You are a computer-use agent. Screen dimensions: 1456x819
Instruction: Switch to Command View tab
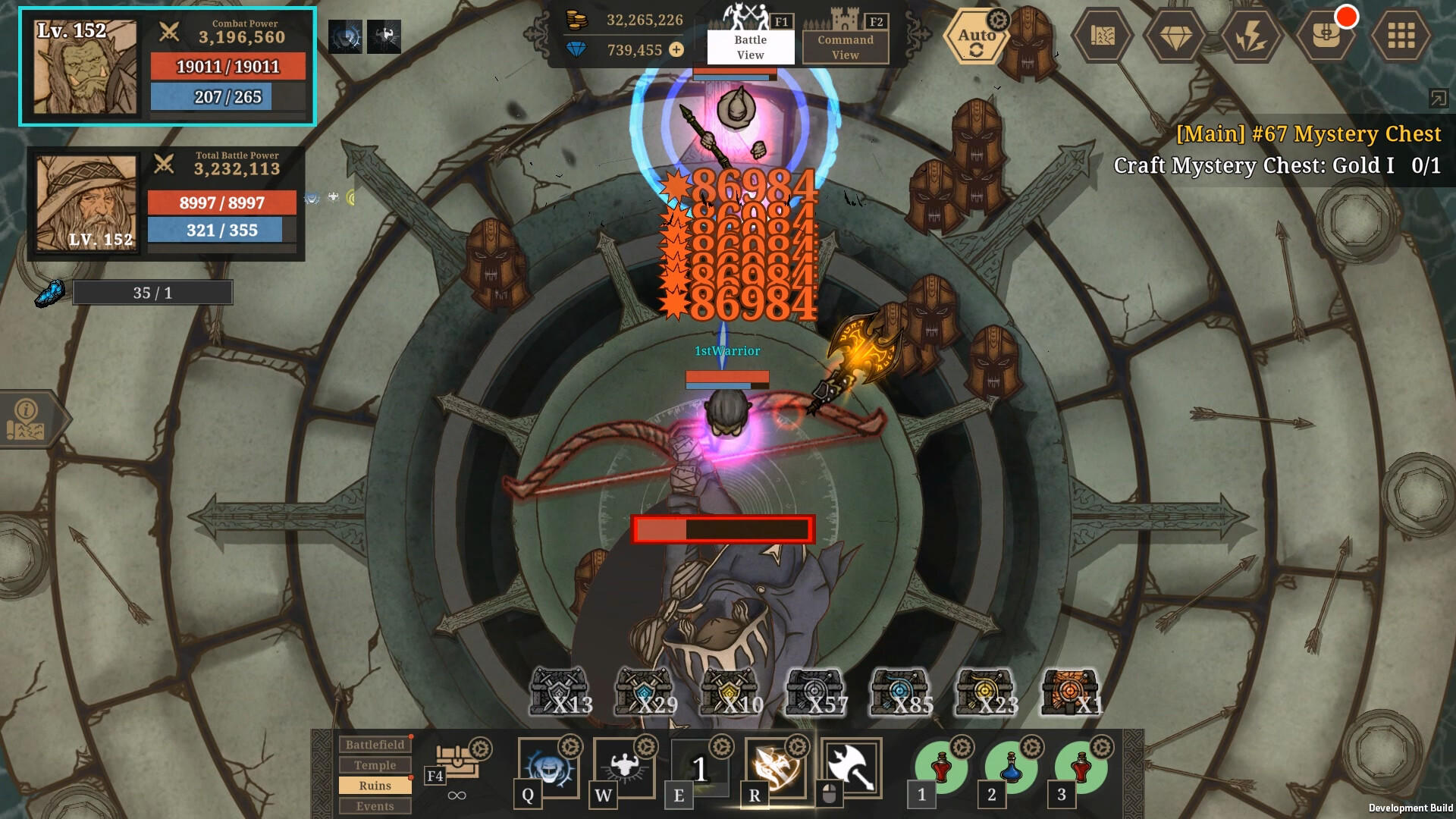[x=844, y=45]
